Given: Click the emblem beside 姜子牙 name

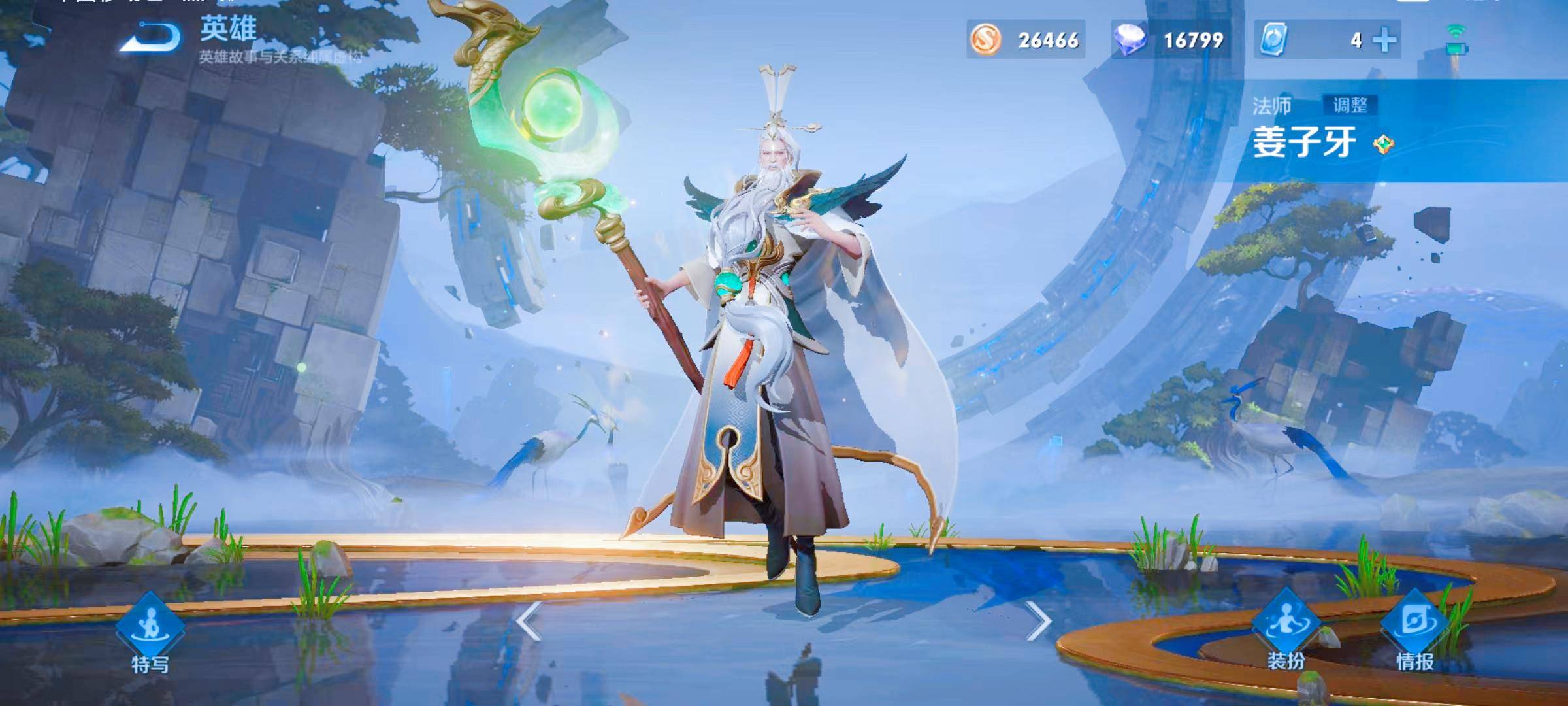Looking at the screenshot, I should (1383, 144).
